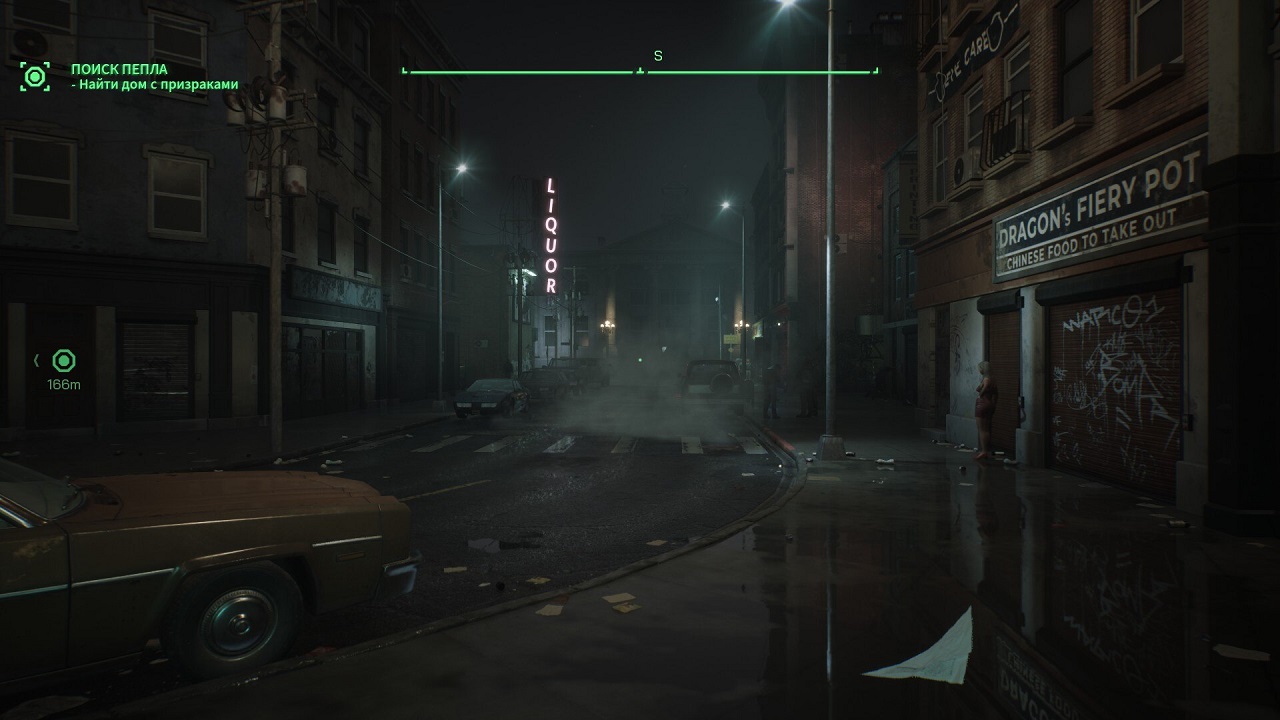Click the waypoint marker showing 166m
Image resolution: width=1280 pixels, height=720 pixels.
64,361
